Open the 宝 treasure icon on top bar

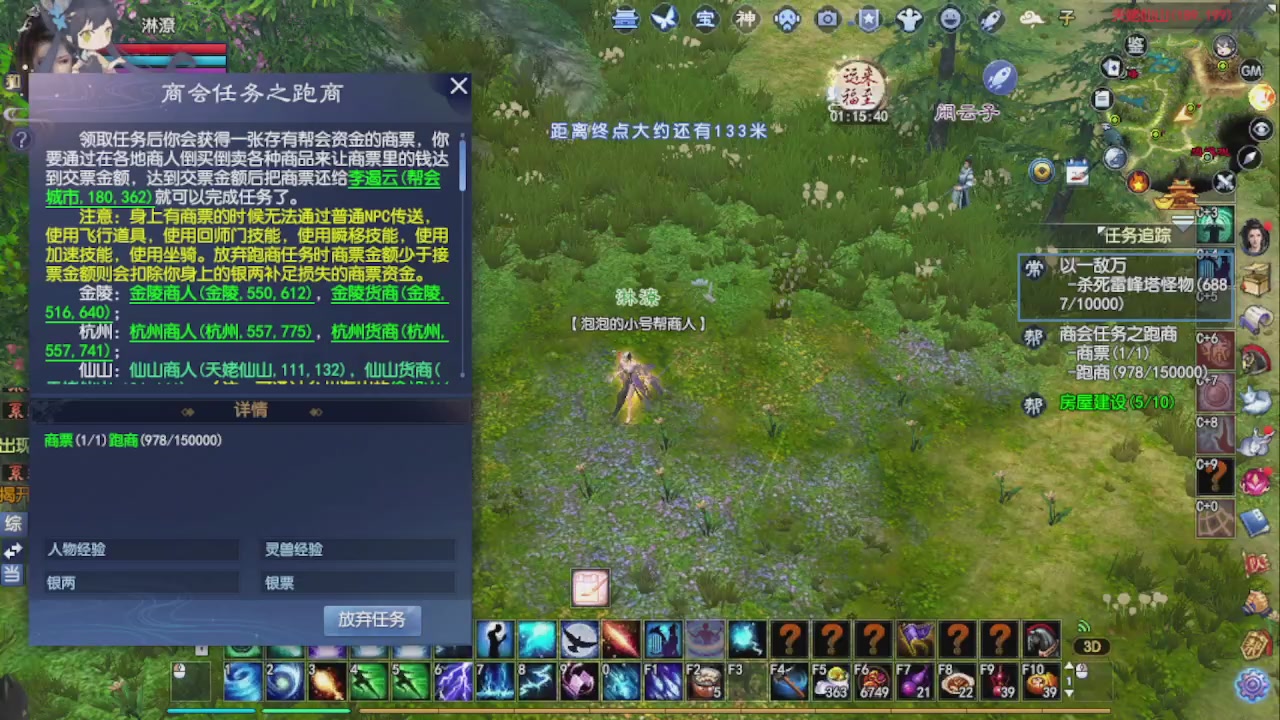coord(705,19)
